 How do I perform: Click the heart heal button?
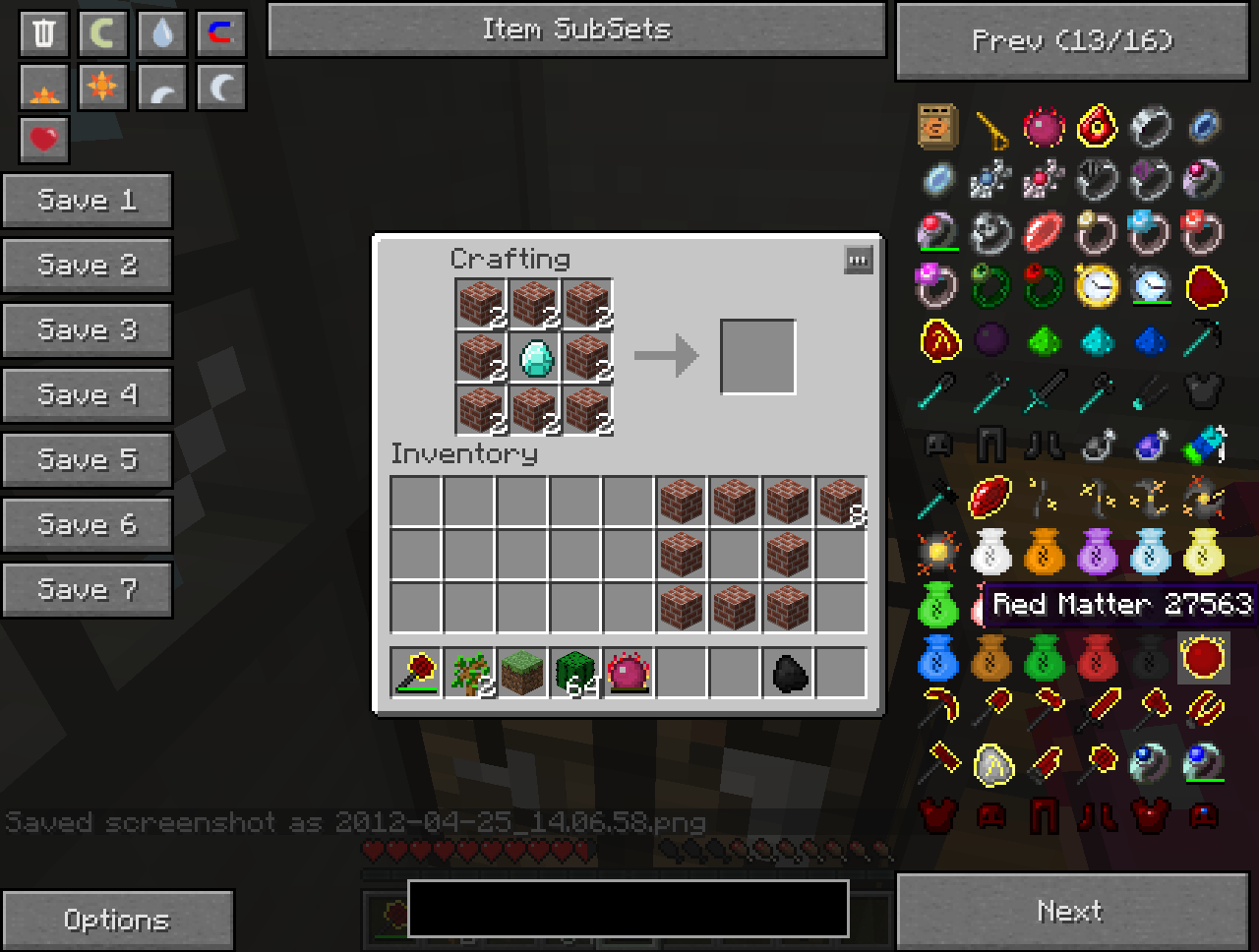44,140
